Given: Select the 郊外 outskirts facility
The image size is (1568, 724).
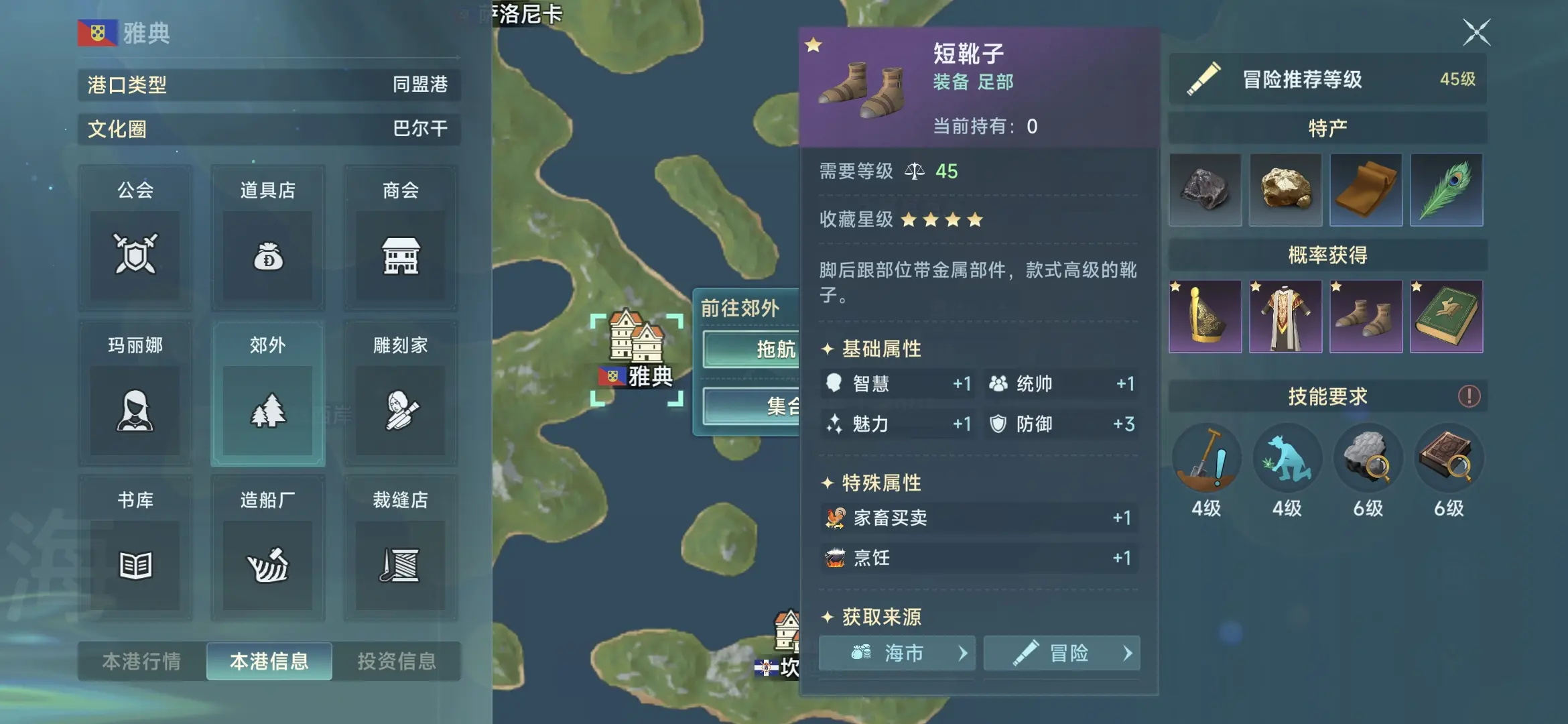Looking at the screenshot, I should [x=267, y=392].
